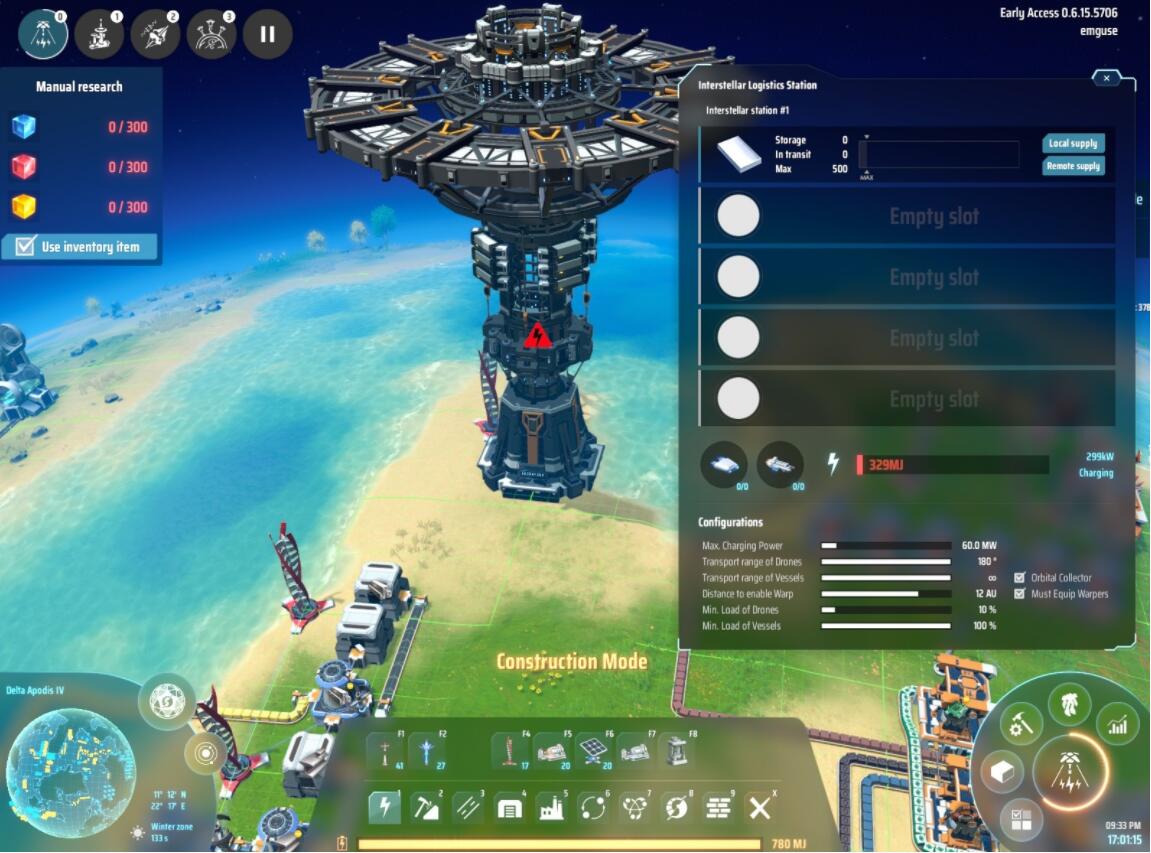Click the Local supply button
The height and width of the screenshot is (853, 1151).
(1073, 144)
